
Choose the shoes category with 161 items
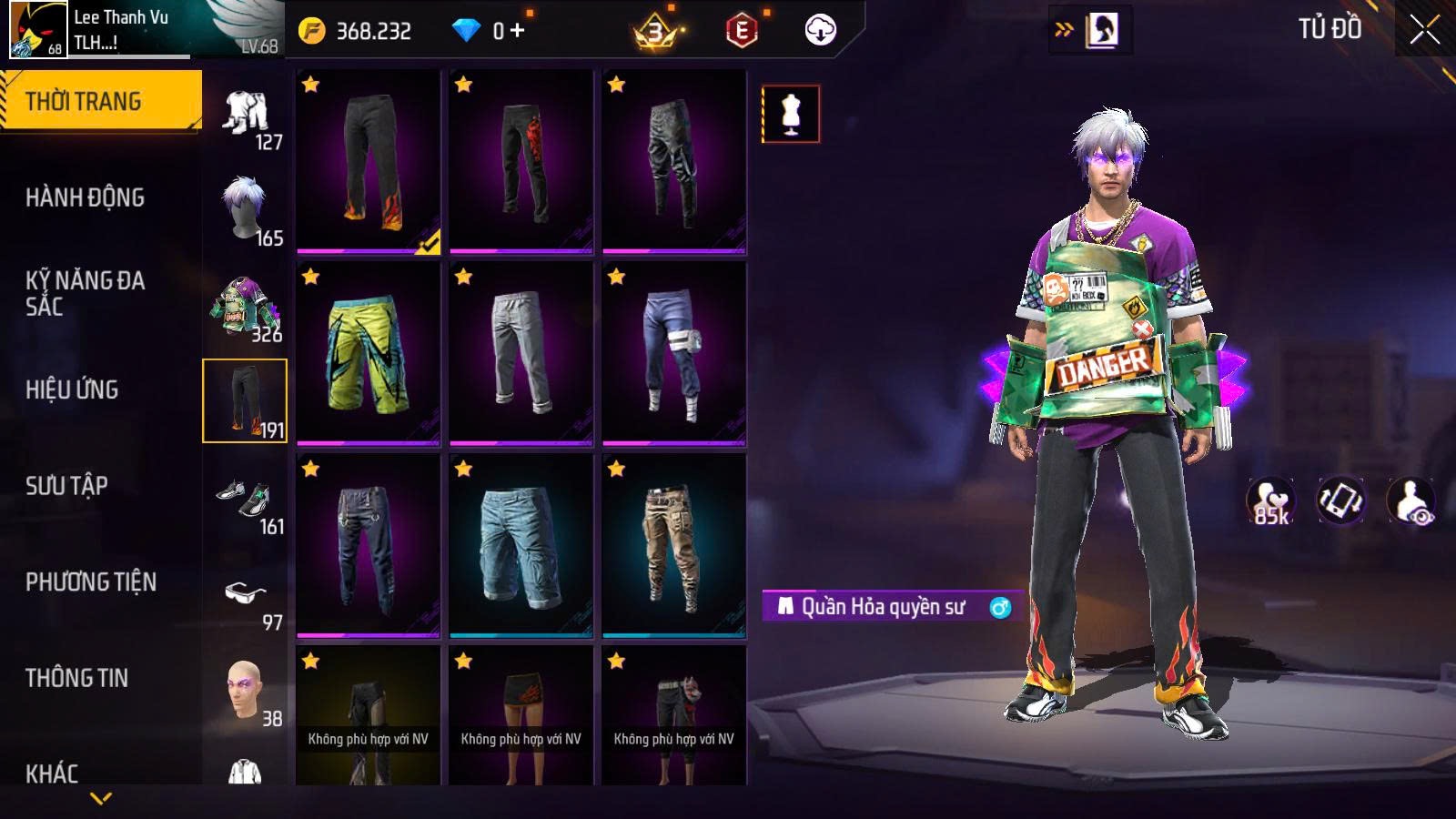pyautogui.click(x=246, y=499)
